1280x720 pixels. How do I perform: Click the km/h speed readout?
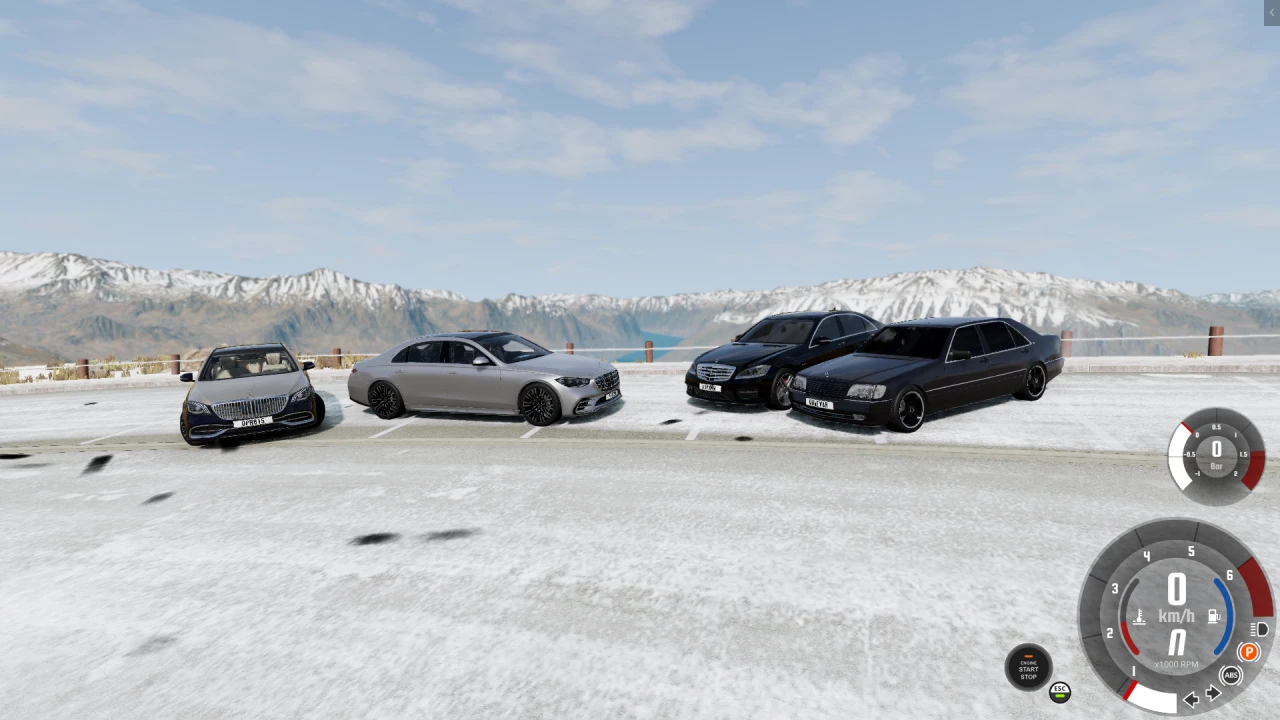[x=1177, y=615]
